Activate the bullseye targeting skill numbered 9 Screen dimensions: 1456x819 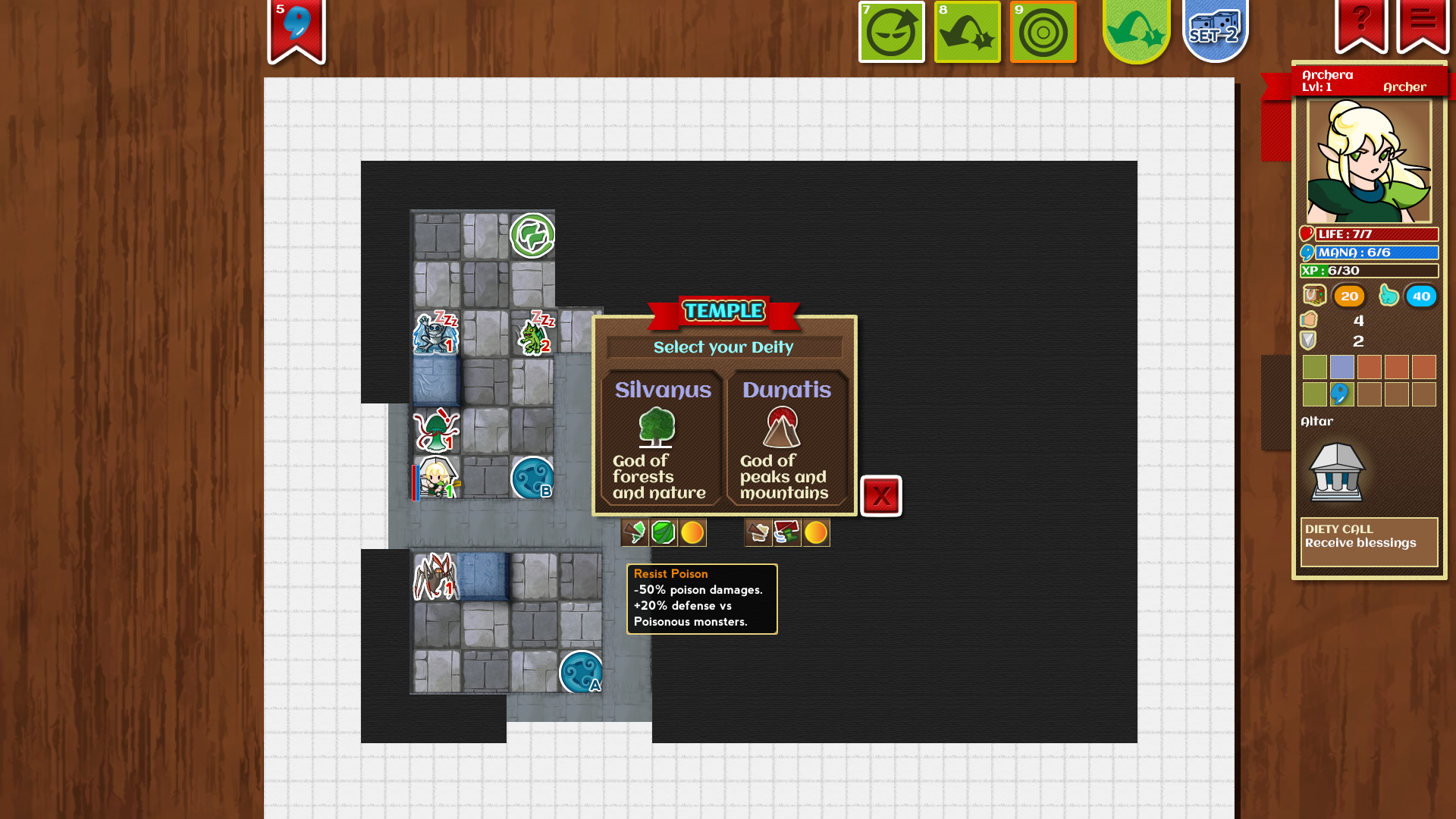1043,33
